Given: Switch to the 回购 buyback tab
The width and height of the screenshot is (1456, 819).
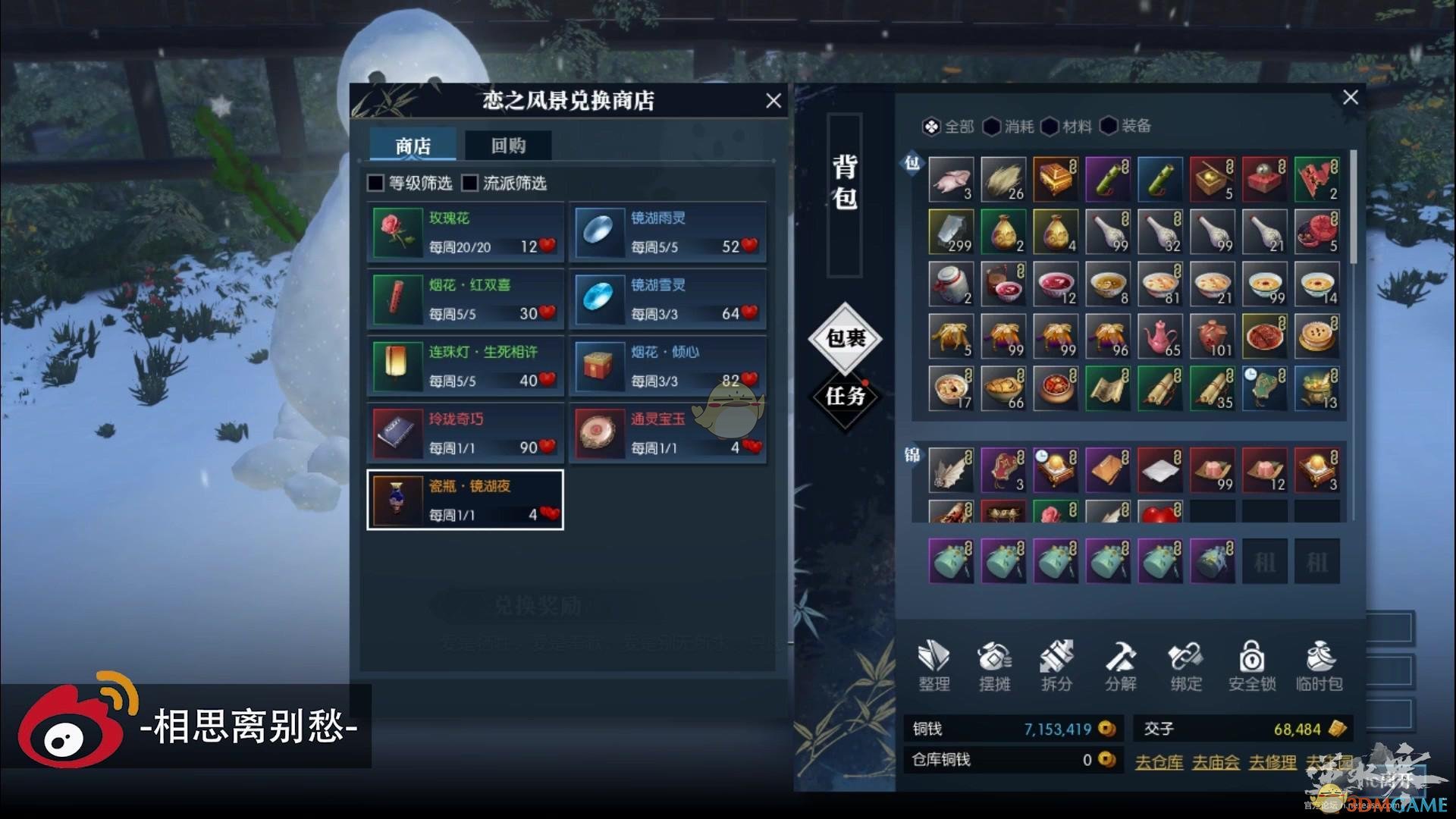Looking at the screenshot, I should tap(508, 146).
